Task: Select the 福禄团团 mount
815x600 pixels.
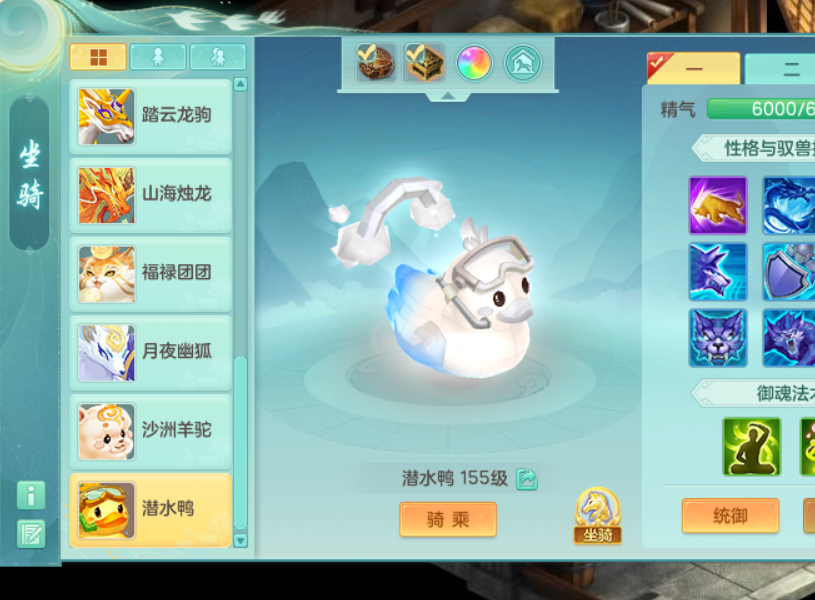Action: pos(151,273)
